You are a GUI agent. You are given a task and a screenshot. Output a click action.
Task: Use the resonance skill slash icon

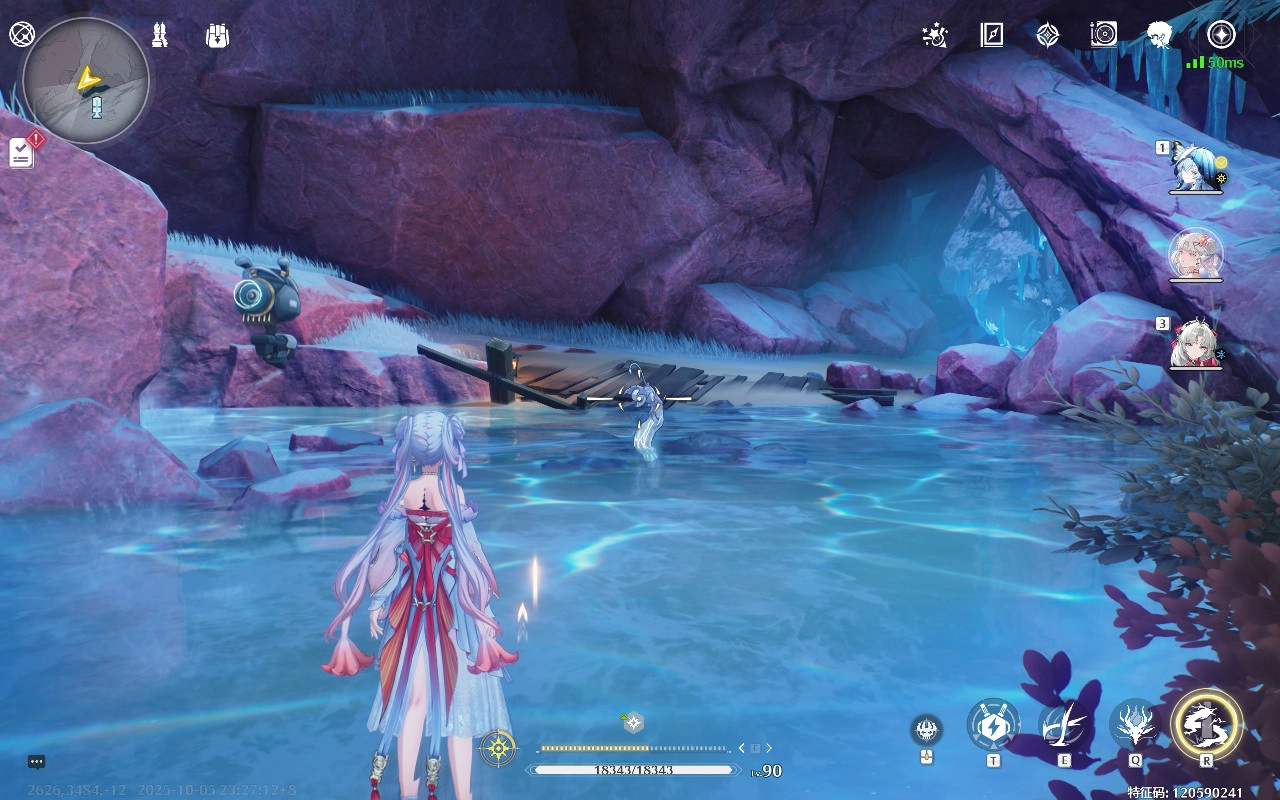tap(1064, 724)
